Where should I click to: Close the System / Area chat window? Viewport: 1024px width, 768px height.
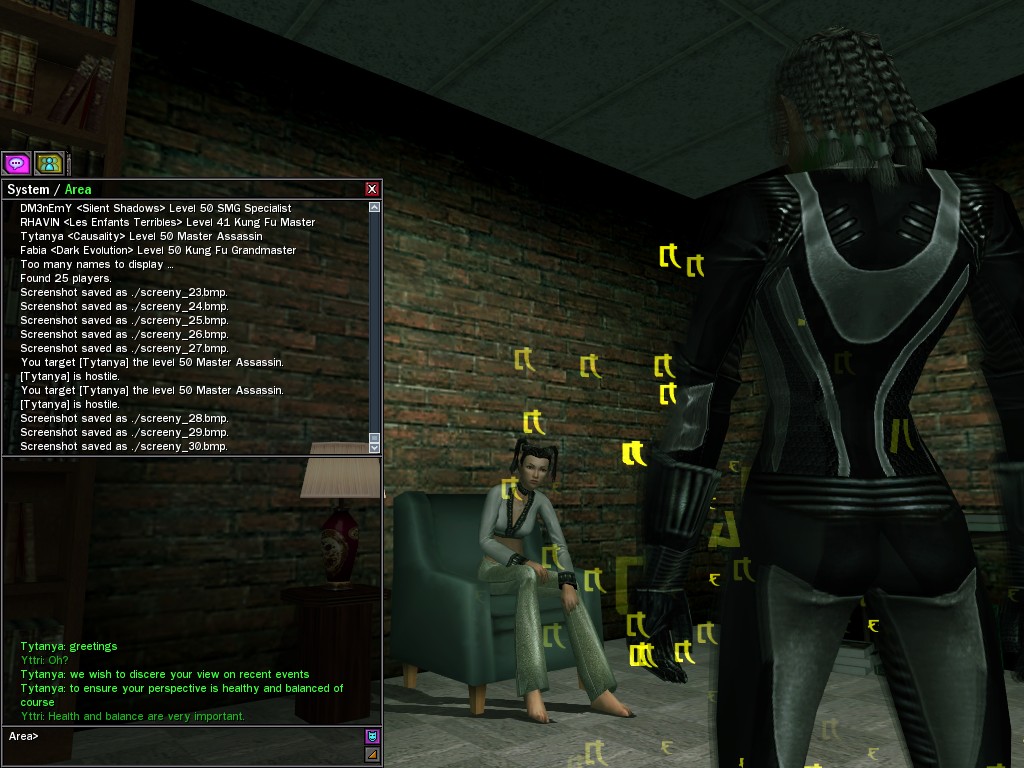(x=372, y=189)
